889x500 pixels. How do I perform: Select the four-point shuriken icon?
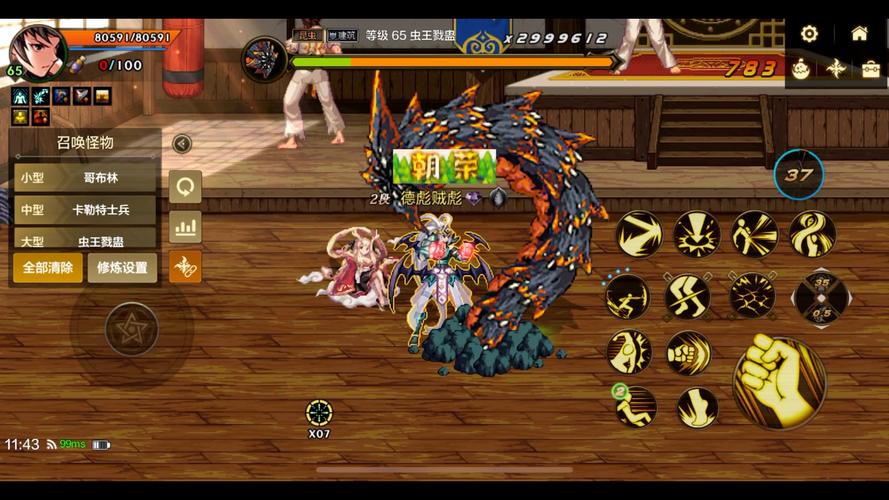point(836,69)
